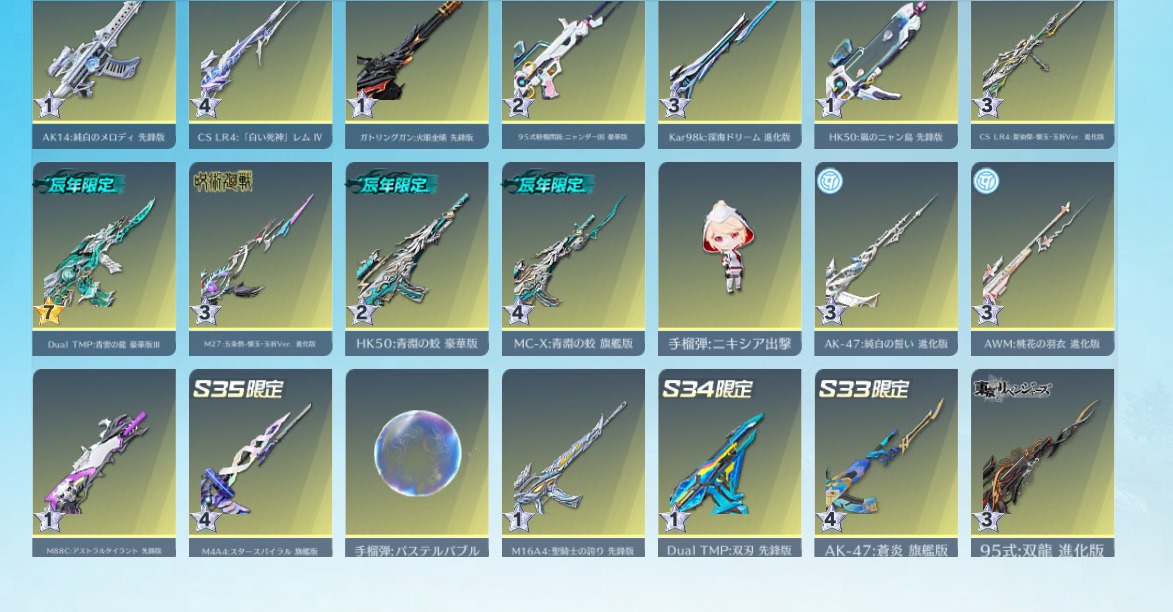Select the S34 limited Dual TMP tile
1173x612 pixels.
pos(729,460)
